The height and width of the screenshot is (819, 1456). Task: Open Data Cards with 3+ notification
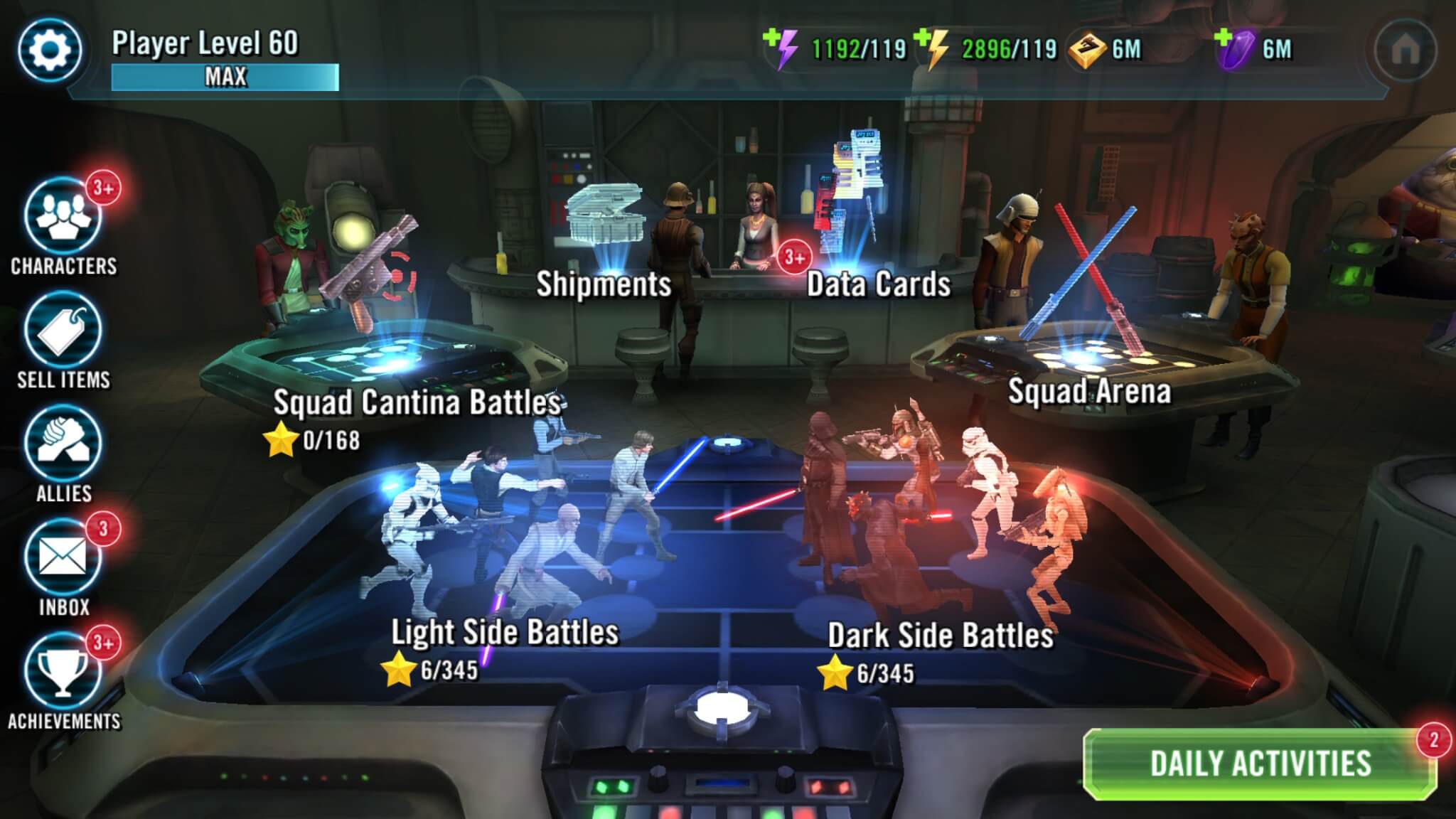click(x=878, y=286)
